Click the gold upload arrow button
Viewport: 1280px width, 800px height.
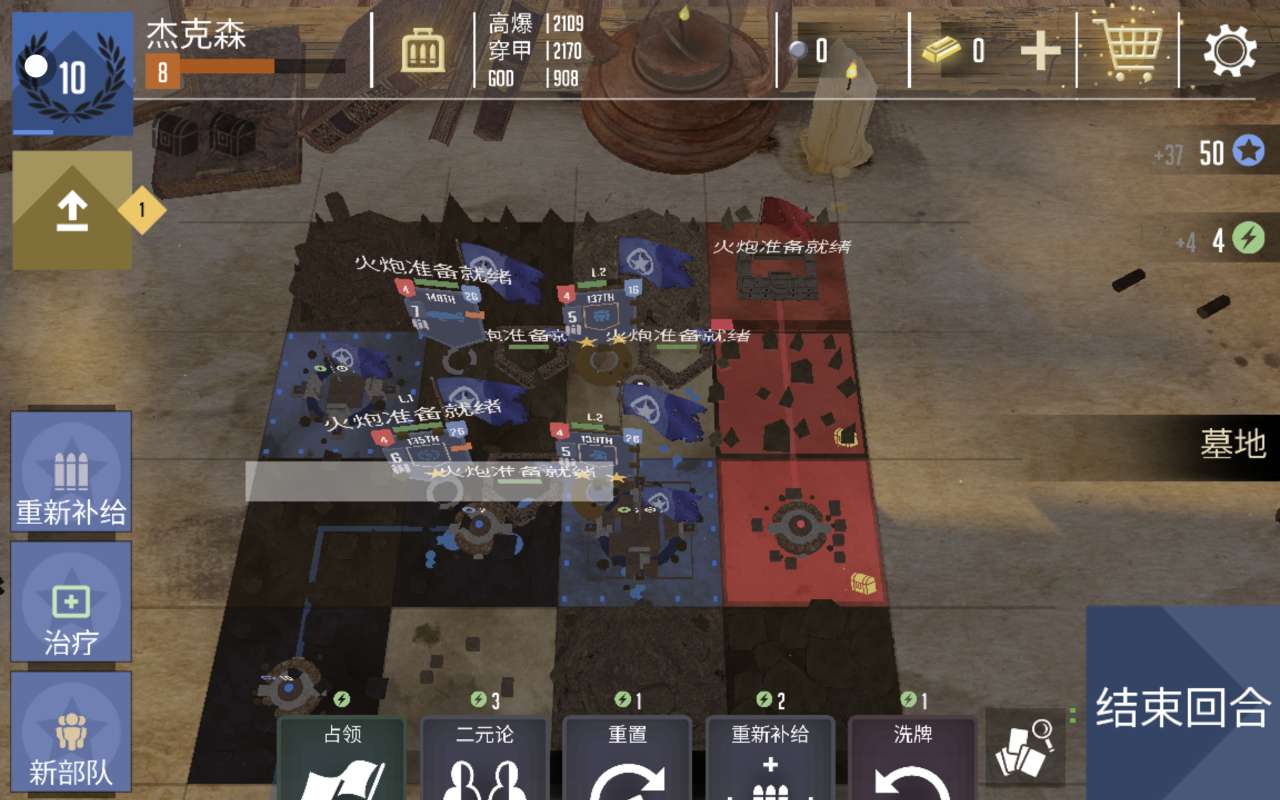coord(72,210)
